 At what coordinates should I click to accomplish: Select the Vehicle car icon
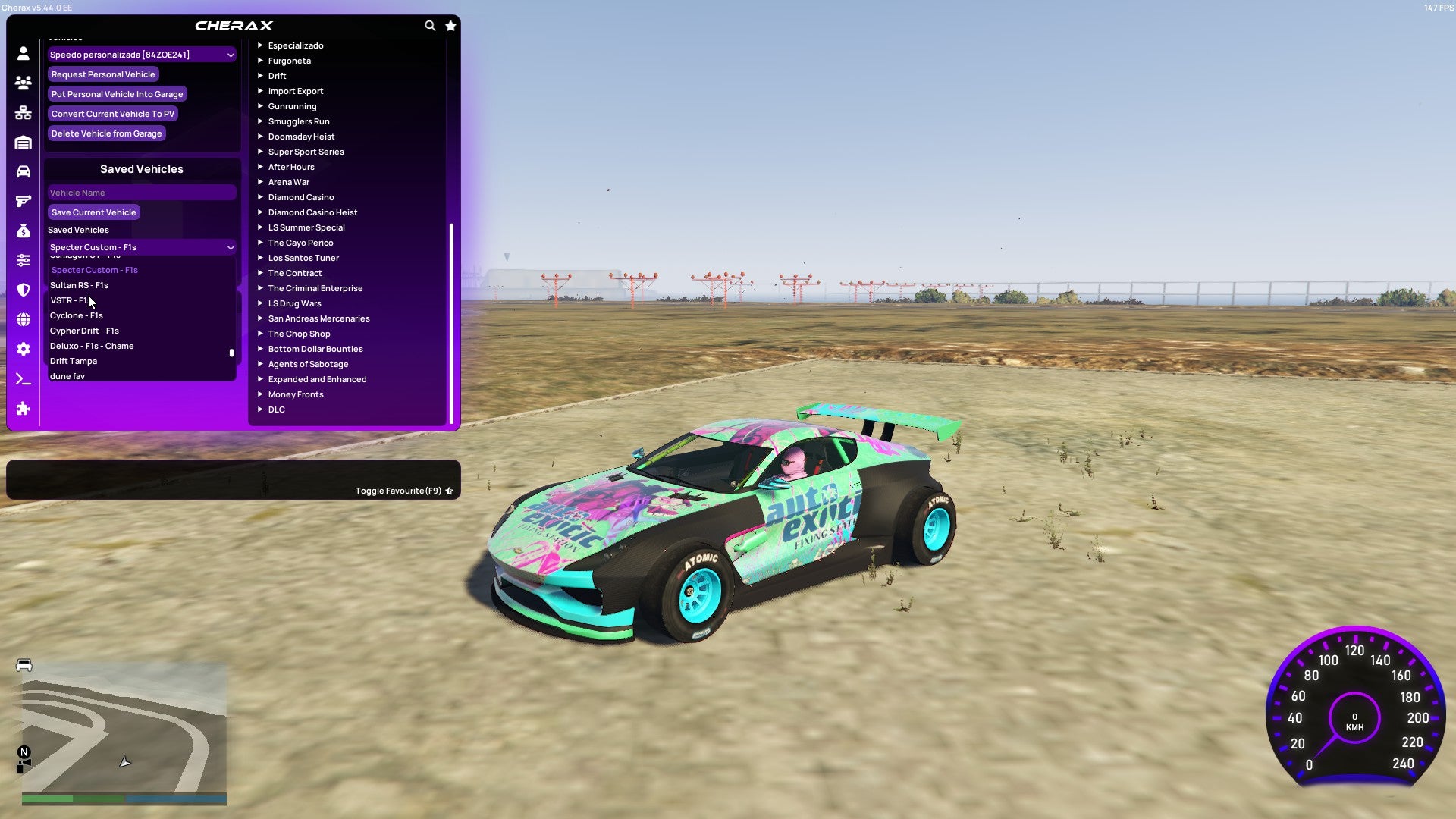[x=23, y=171]
